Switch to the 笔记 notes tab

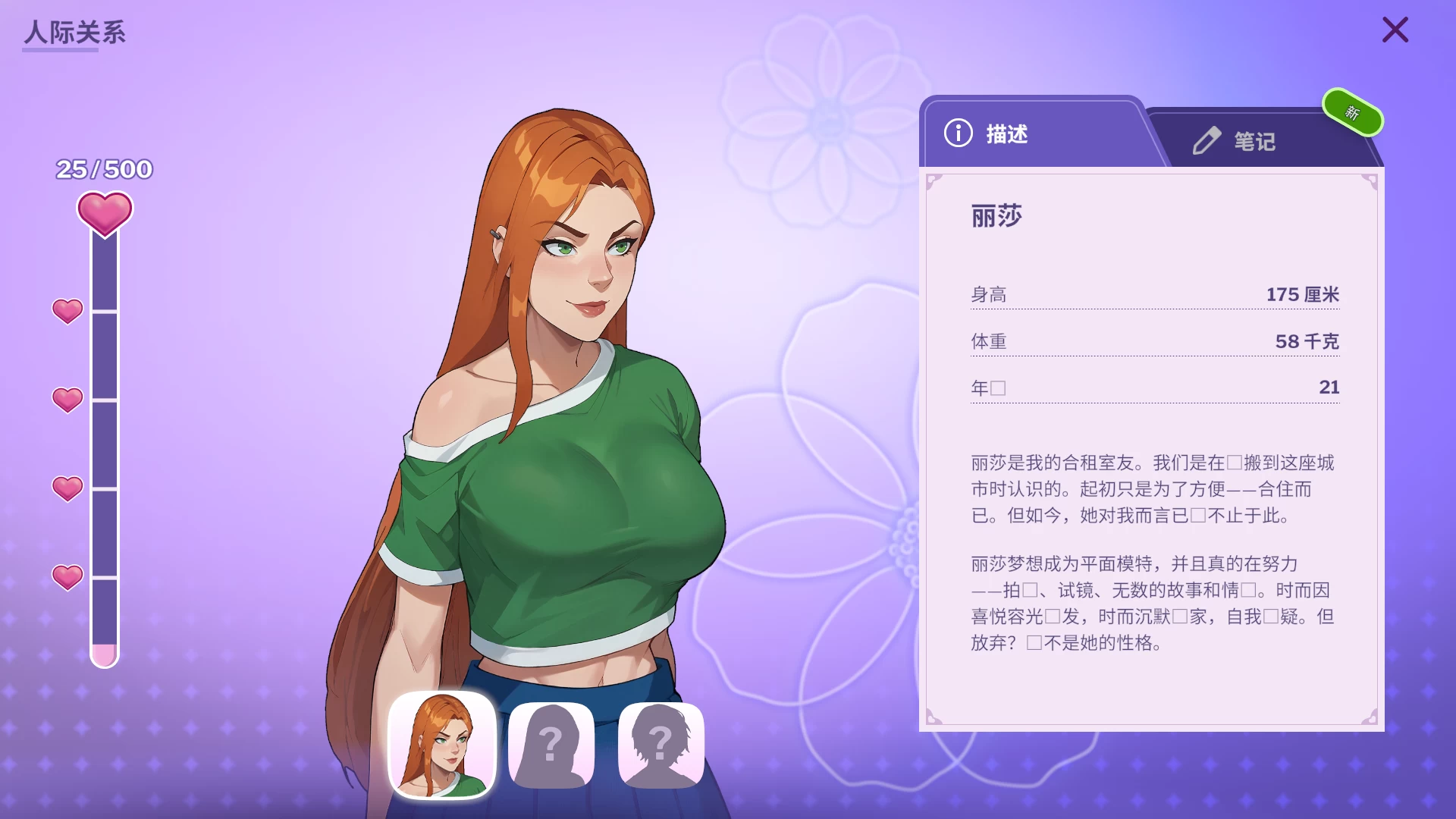click(1251, 140)
